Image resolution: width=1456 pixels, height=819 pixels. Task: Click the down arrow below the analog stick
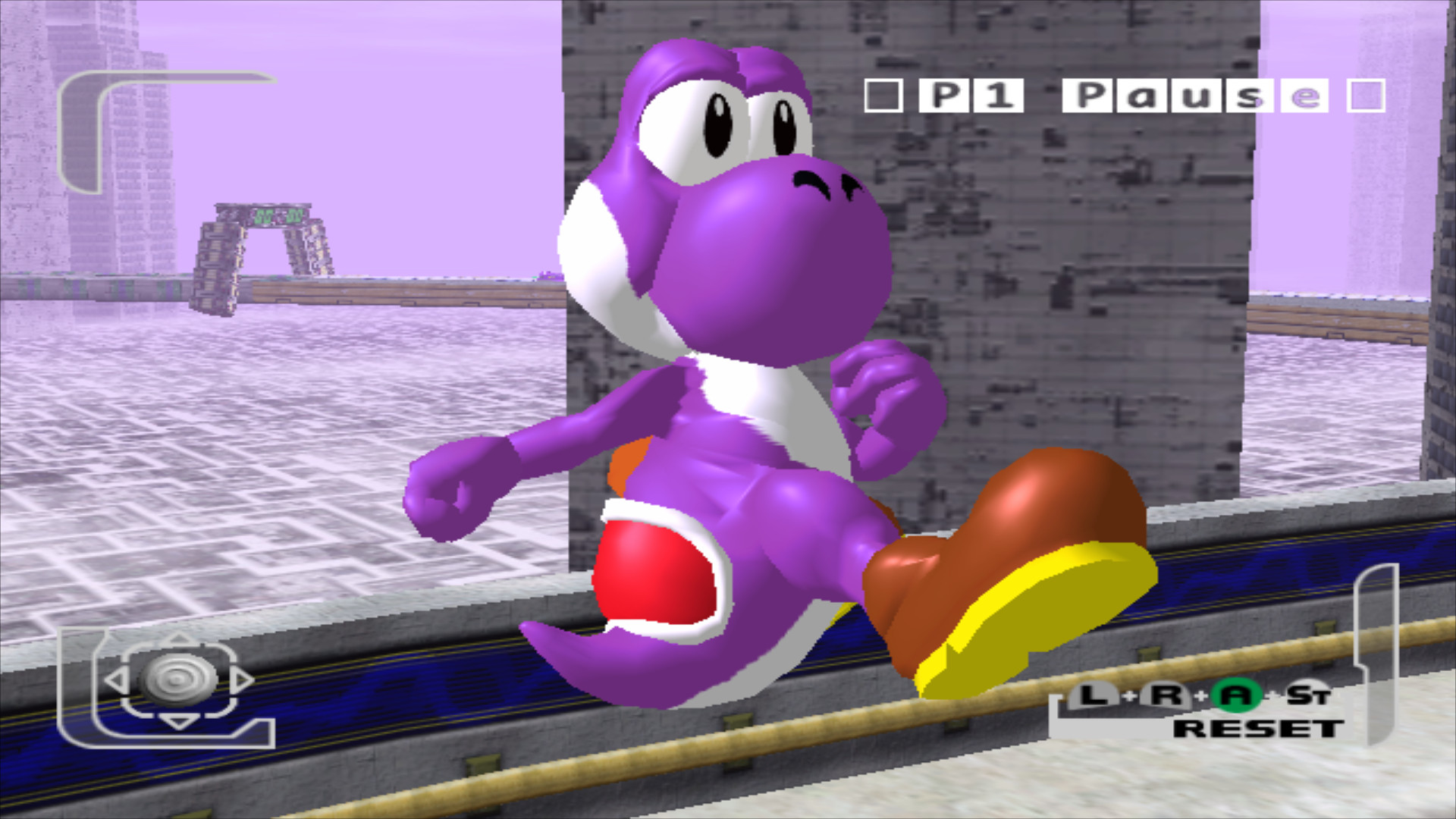[177, 722]
